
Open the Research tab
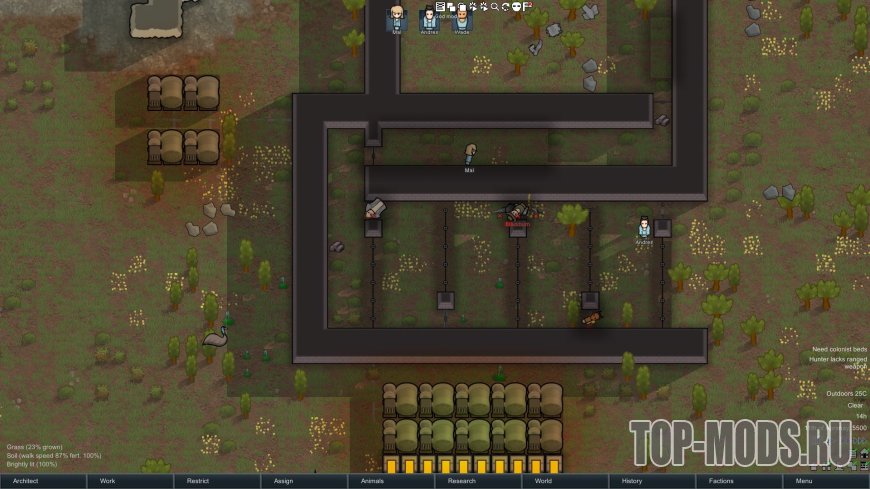[x=462, y=481]
